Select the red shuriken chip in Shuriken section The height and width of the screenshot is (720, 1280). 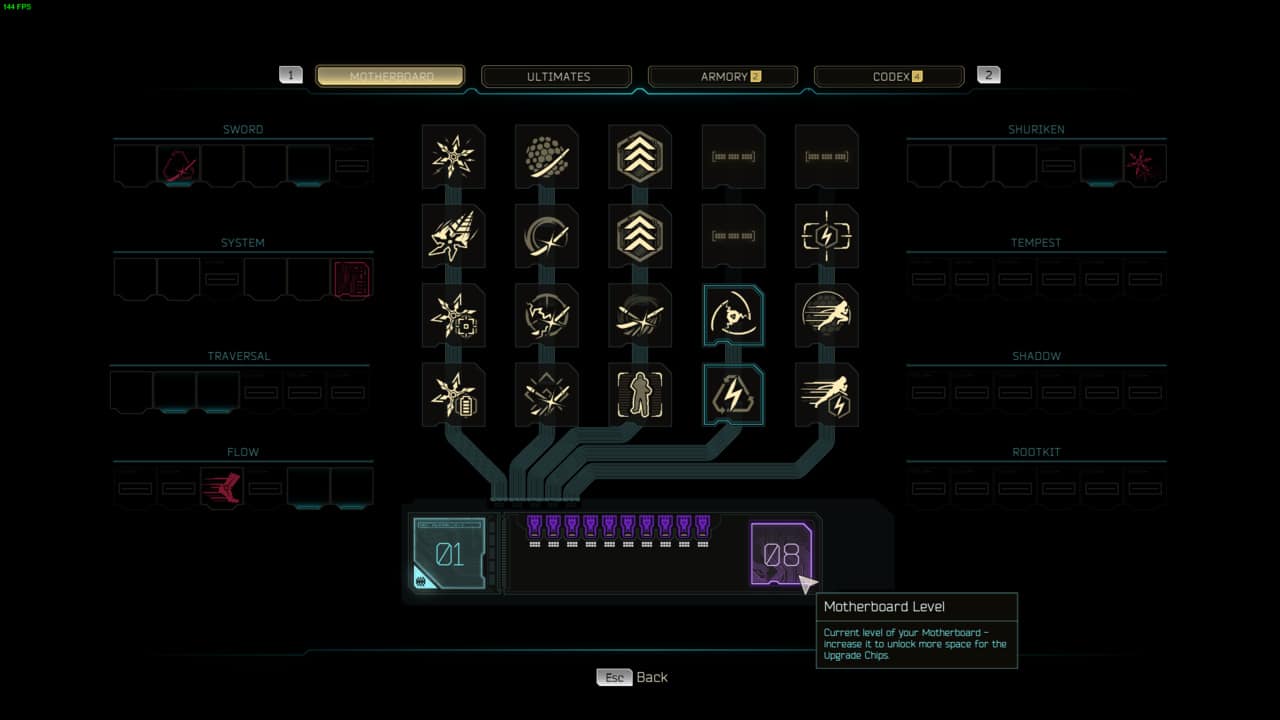click(1144, 166)
